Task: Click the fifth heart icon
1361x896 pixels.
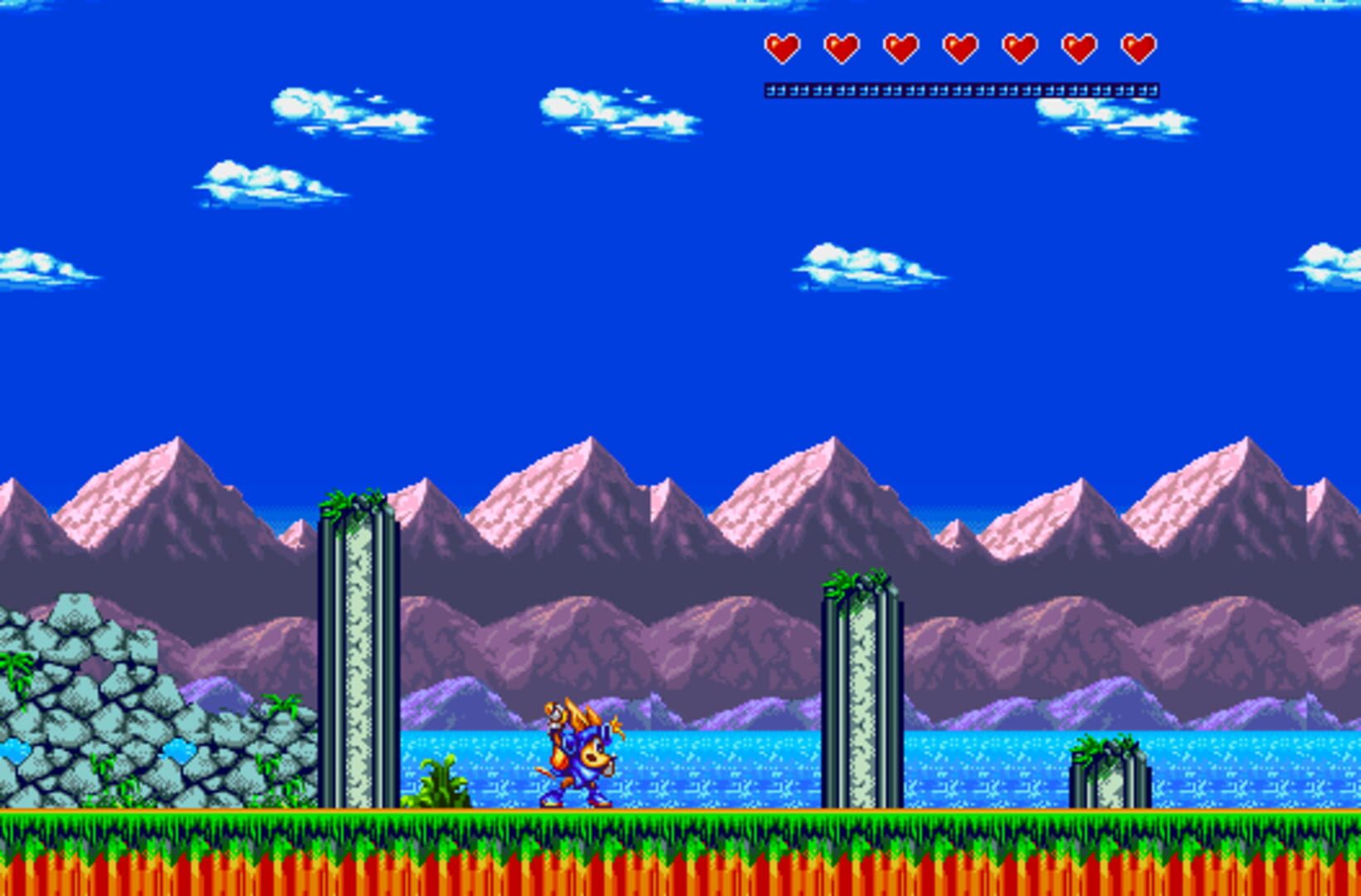Action: tap(1019, 46)
